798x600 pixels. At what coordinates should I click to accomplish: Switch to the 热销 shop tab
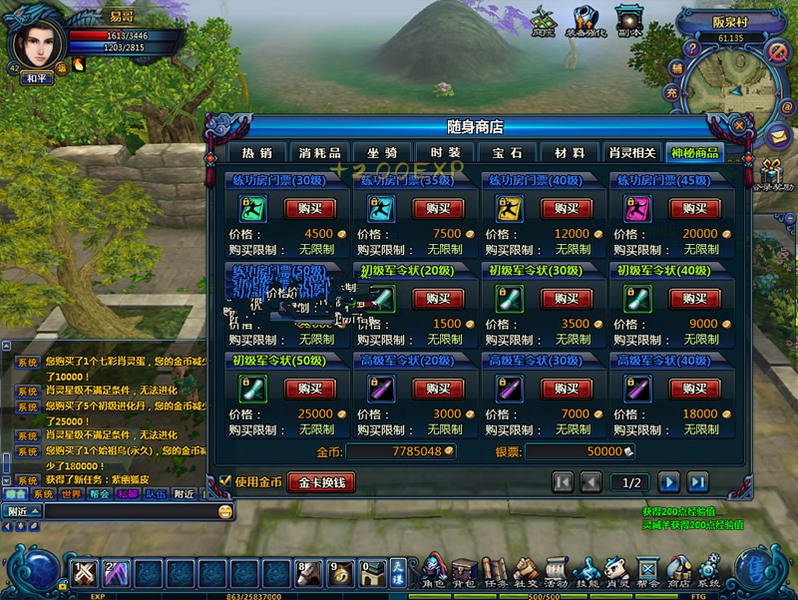point(256,153)
